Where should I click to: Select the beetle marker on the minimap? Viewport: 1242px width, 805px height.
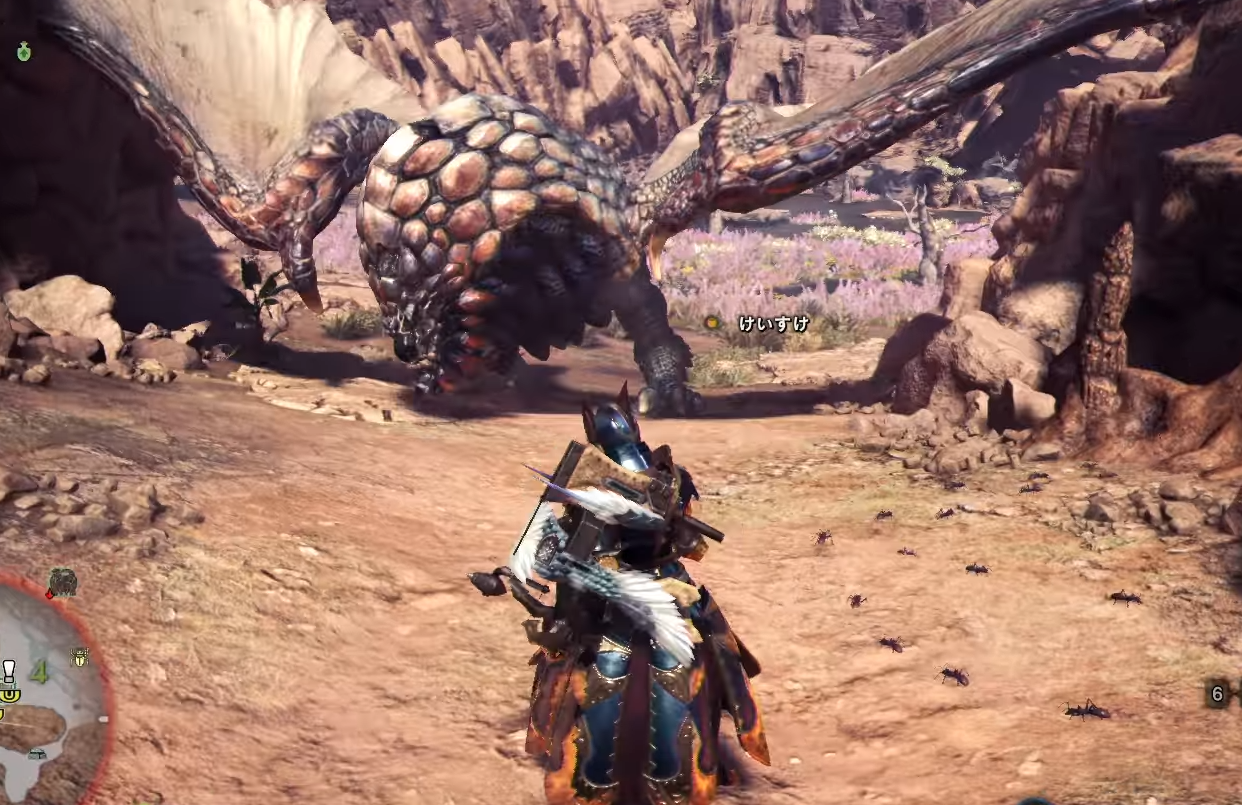coord(80,657)
